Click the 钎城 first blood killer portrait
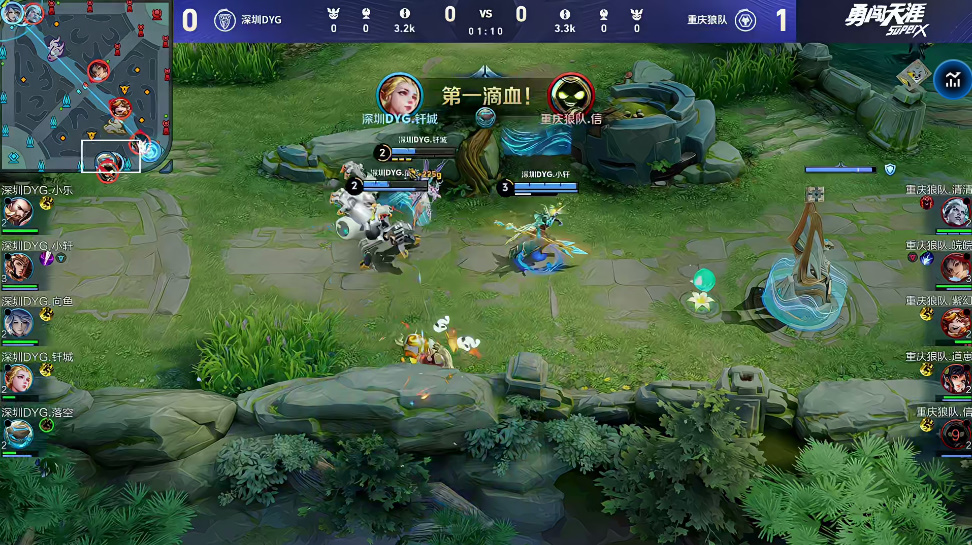Image resolution: width=972 pixels, height=545 pixels. click(x=399, y=94)
